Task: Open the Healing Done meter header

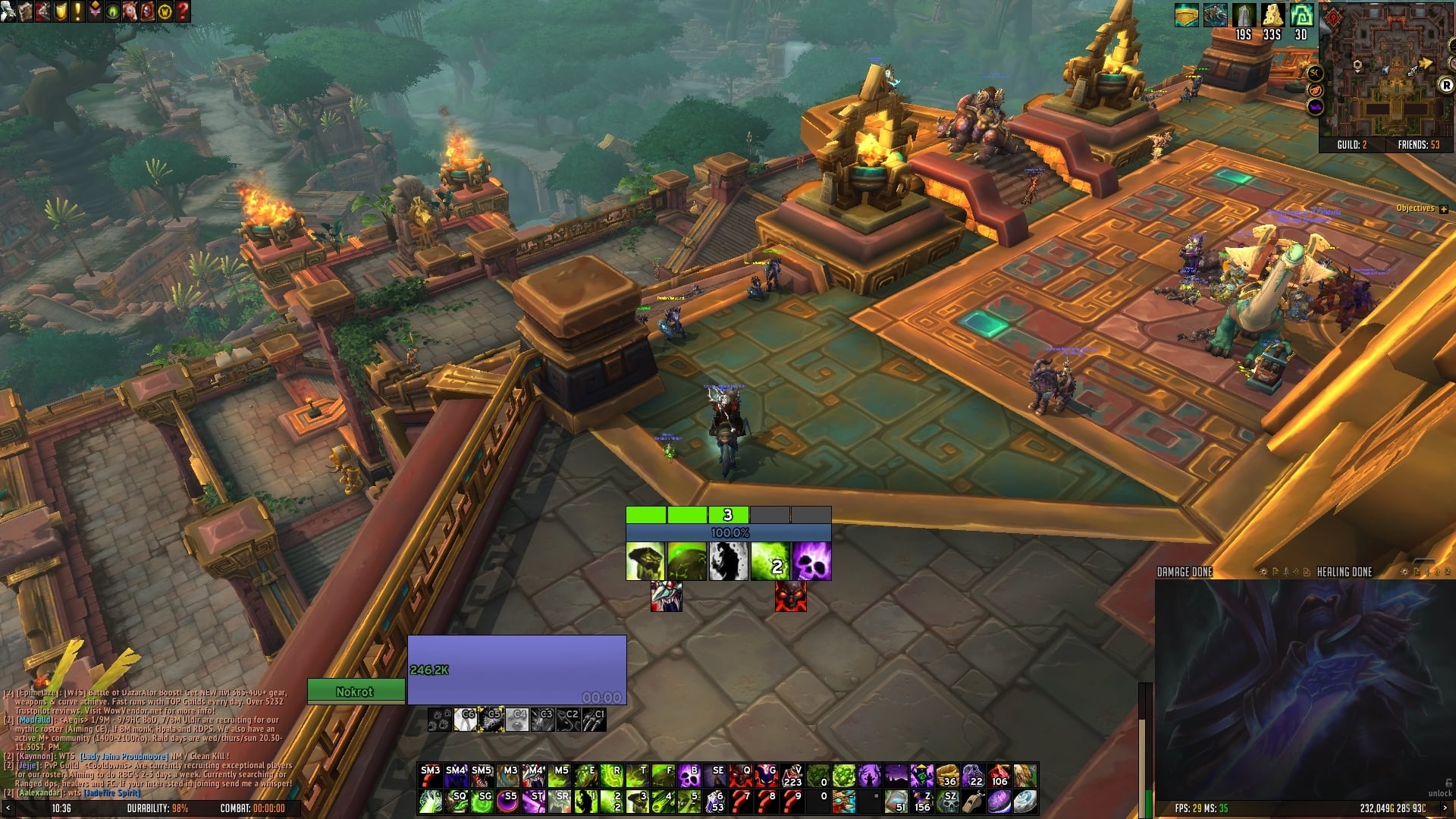Action: point(1344,572)
